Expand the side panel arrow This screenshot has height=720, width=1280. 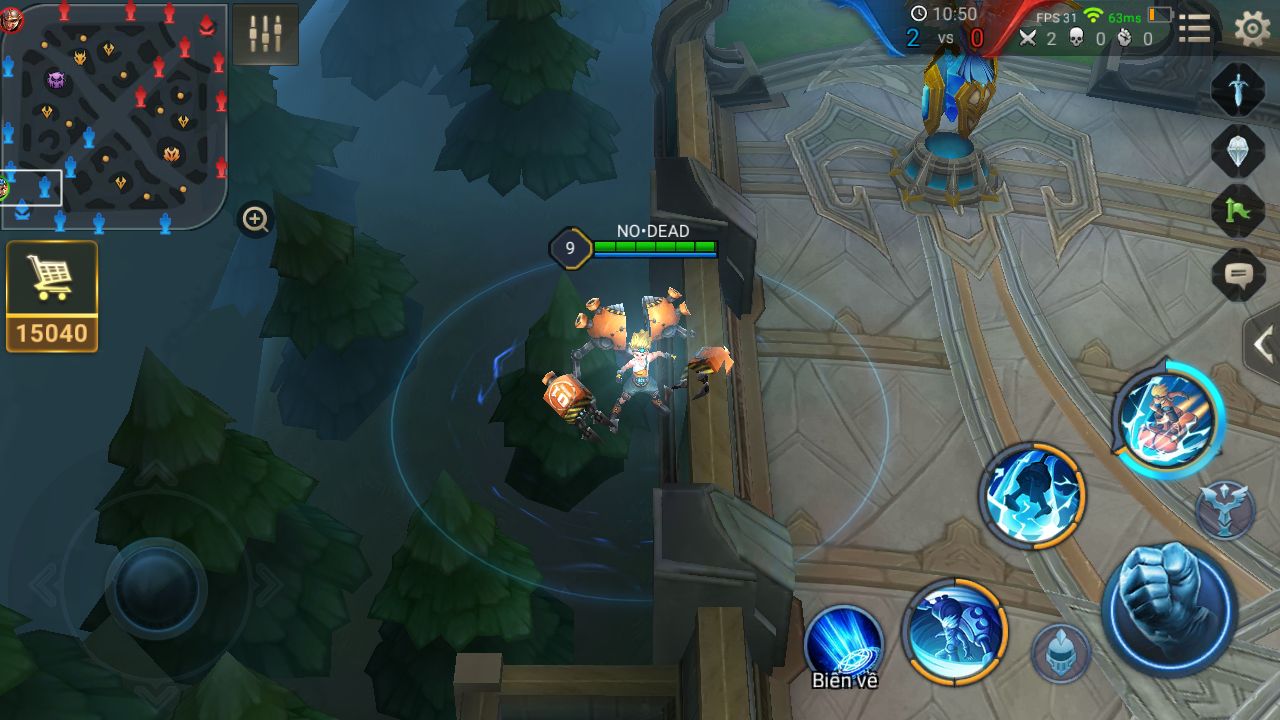tap(1263, 345)
